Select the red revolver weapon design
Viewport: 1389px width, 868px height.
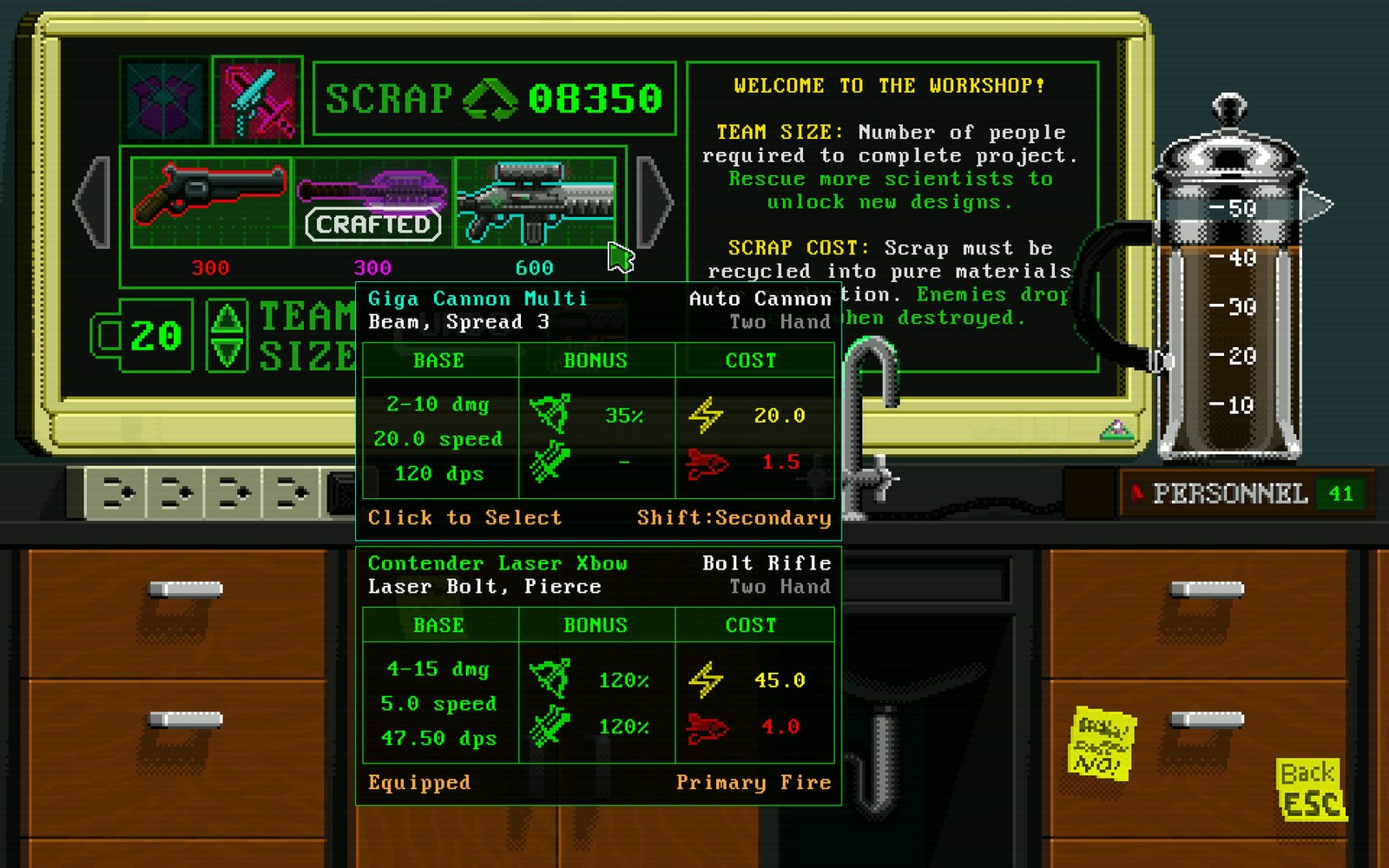(x=211, y=201)
